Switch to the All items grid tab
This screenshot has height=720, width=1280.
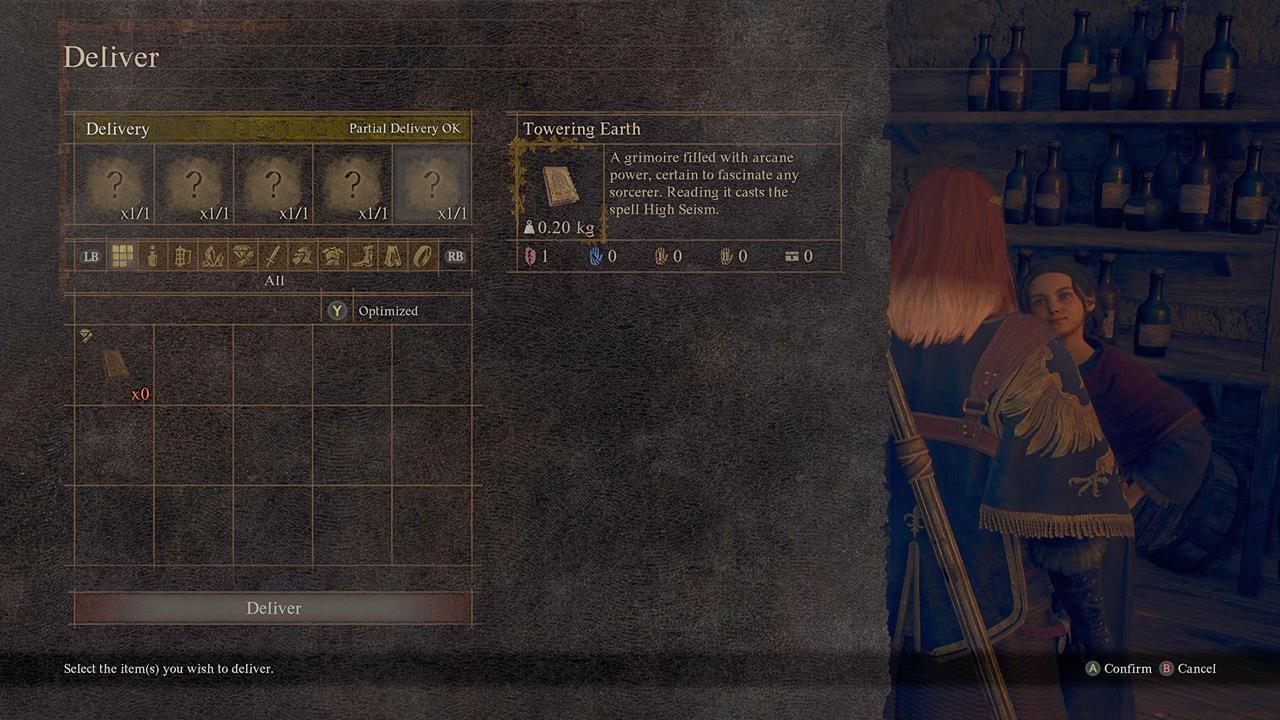pyautogui.click(x=122, y=256)
